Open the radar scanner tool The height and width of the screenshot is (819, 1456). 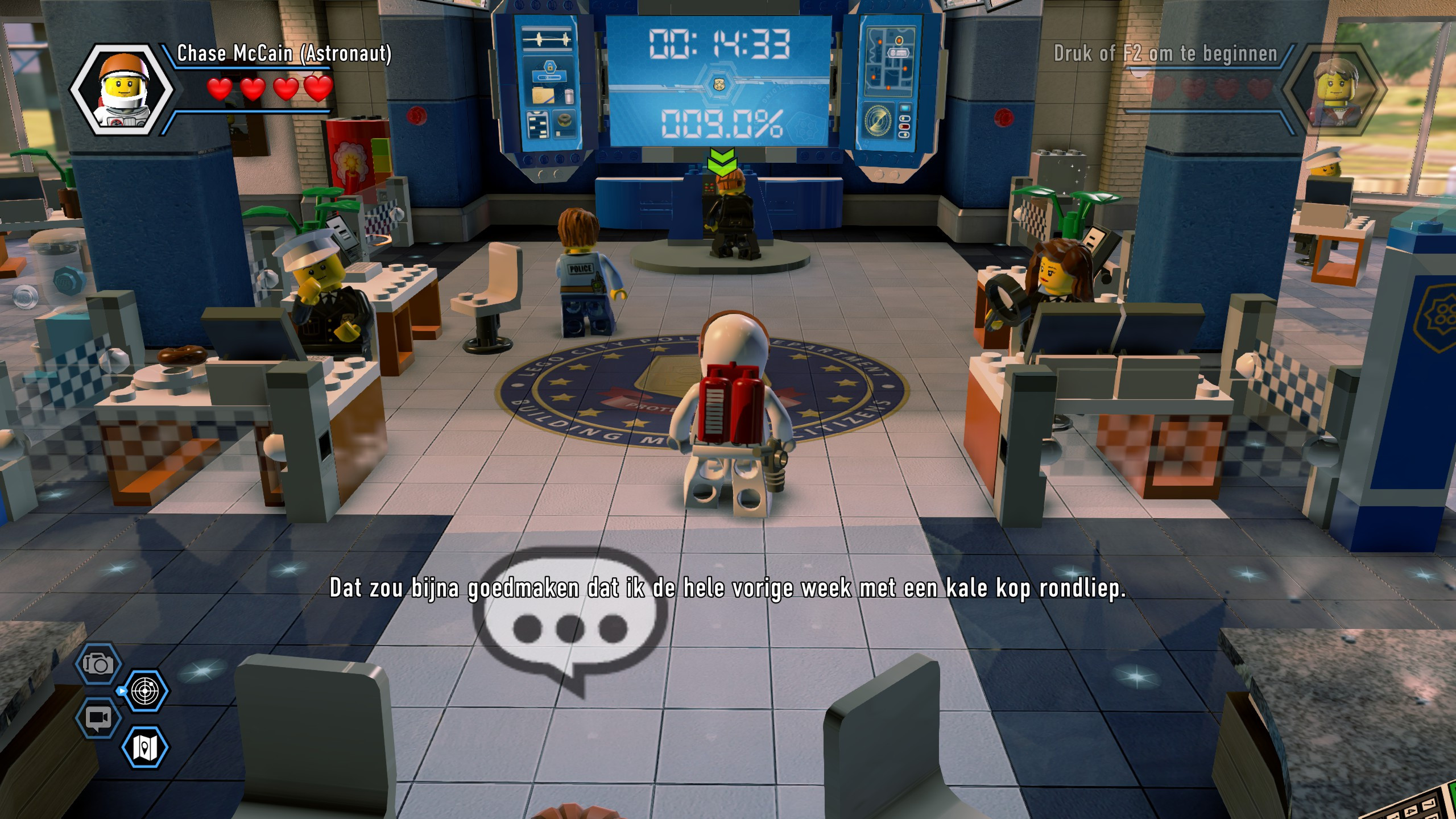[144, 690]
